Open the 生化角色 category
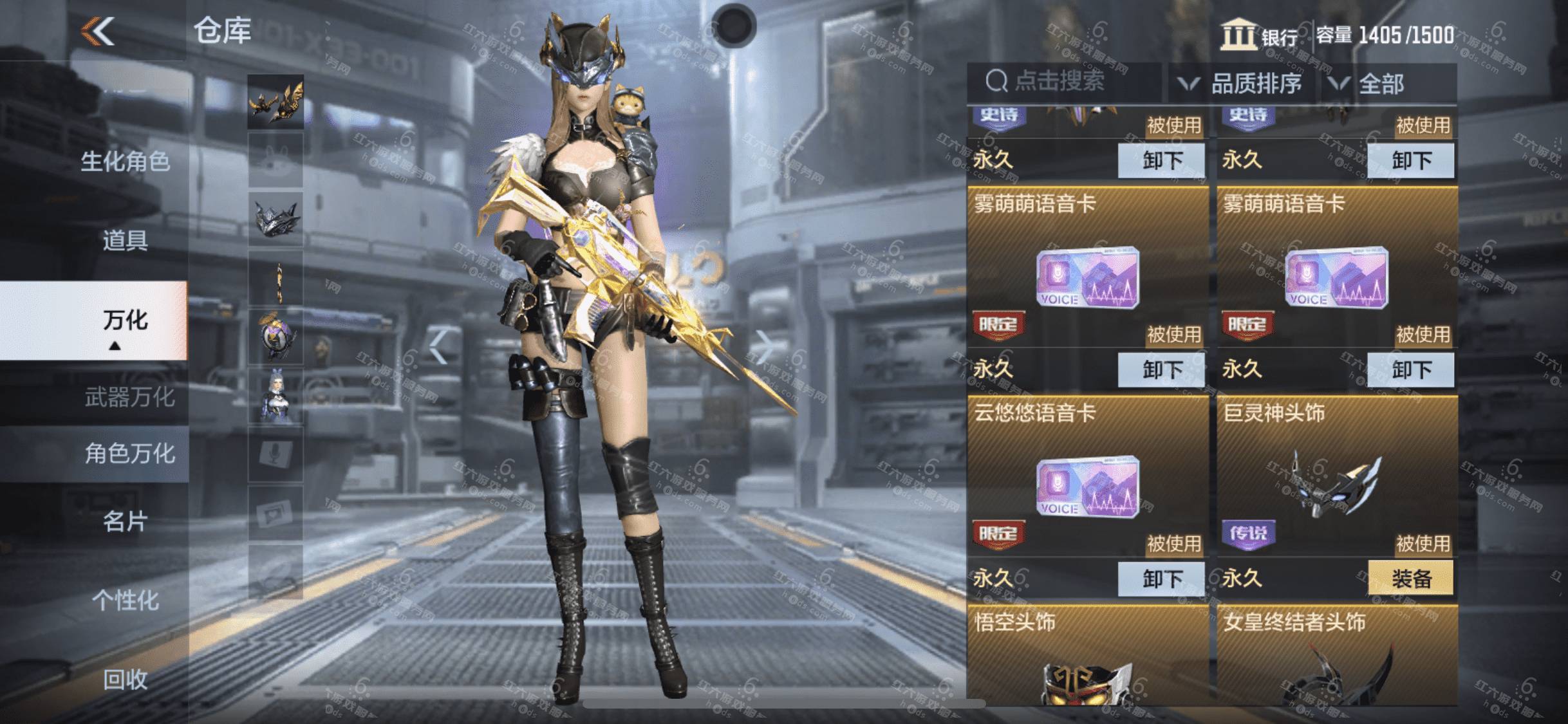The image size is (1568, 724). (x=125, y=161)
